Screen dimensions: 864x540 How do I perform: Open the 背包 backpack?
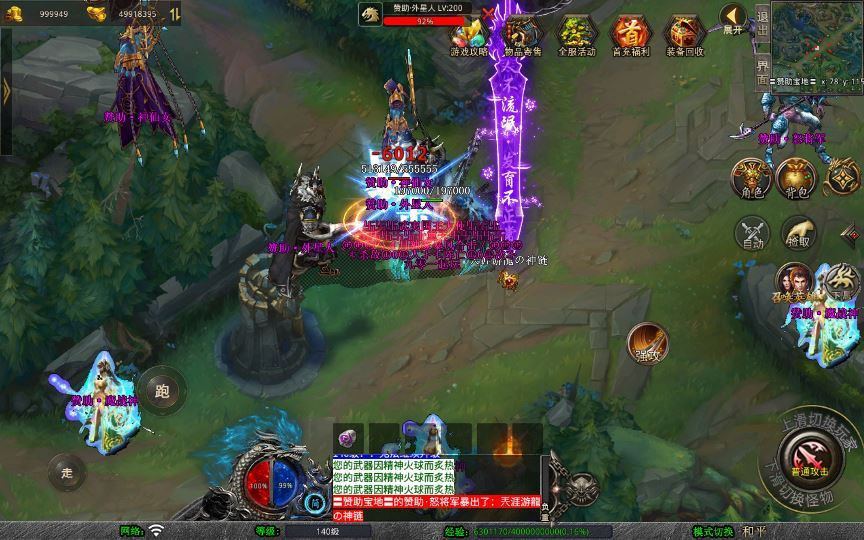798,177
